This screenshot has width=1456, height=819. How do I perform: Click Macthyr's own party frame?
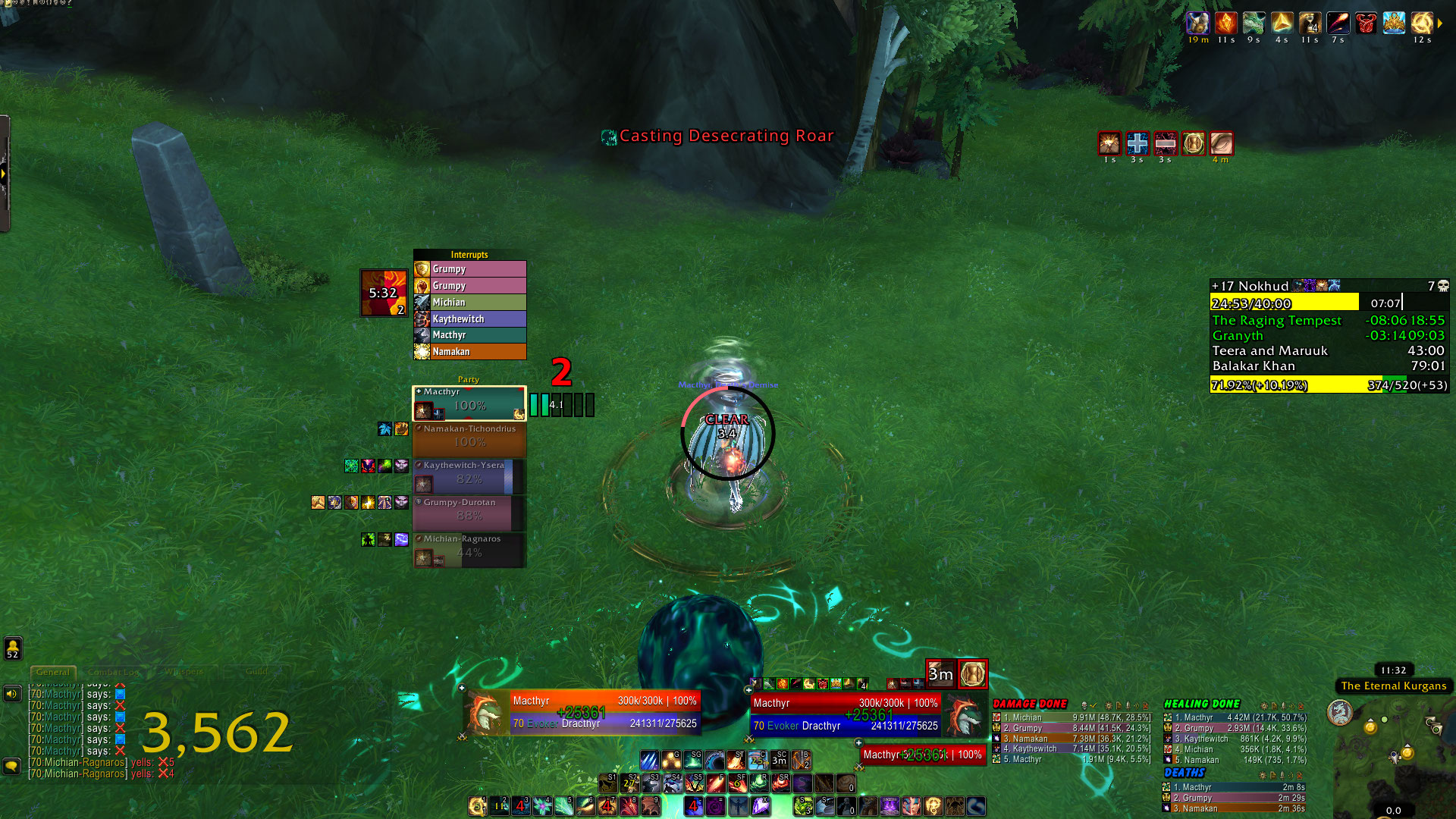pos(469,403)
